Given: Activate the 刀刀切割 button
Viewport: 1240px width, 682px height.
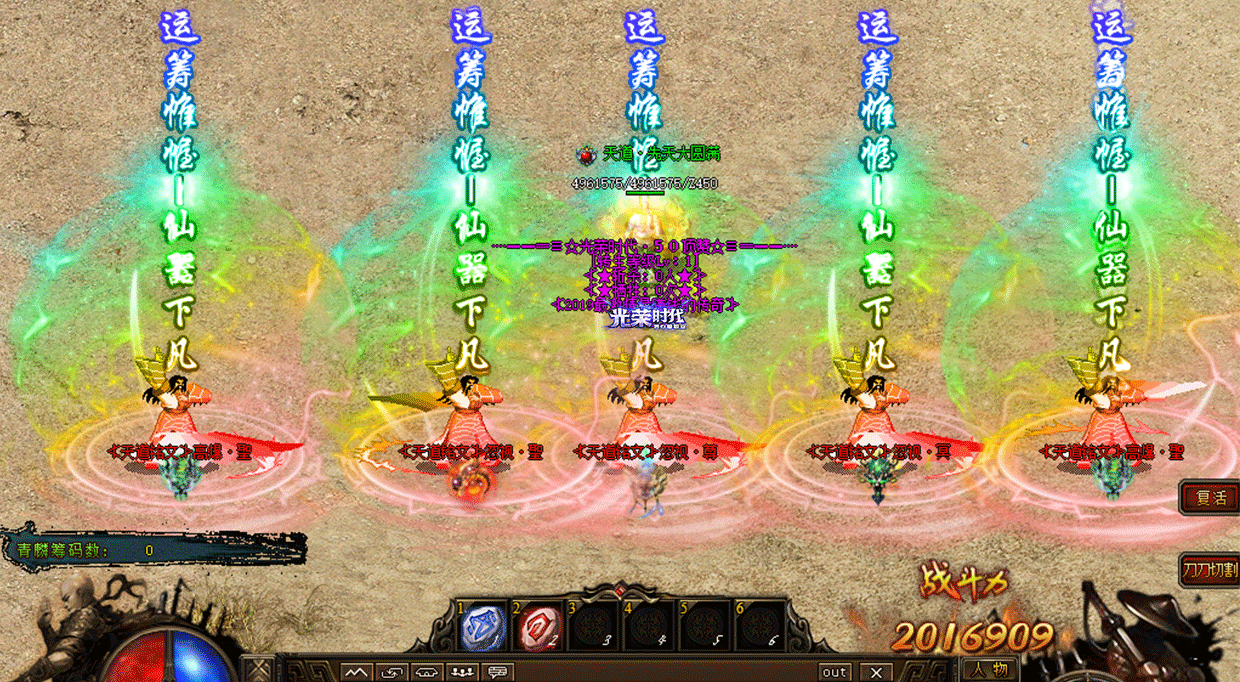Looking at the screenshot, I should point(1211,570).
